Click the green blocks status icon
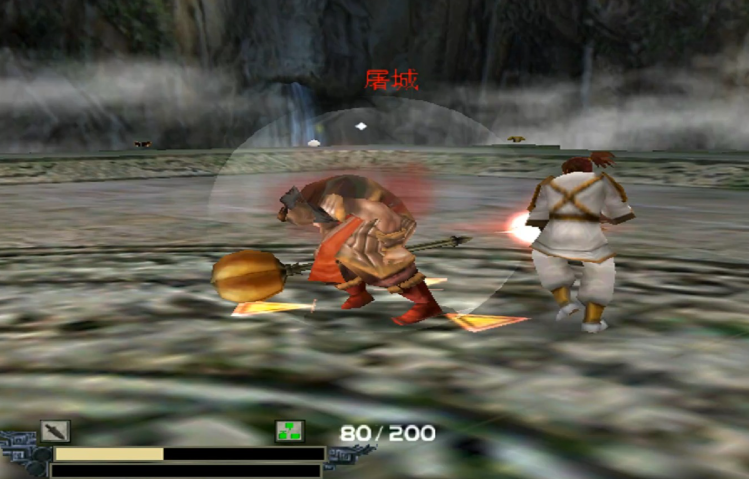 [290, 431]
